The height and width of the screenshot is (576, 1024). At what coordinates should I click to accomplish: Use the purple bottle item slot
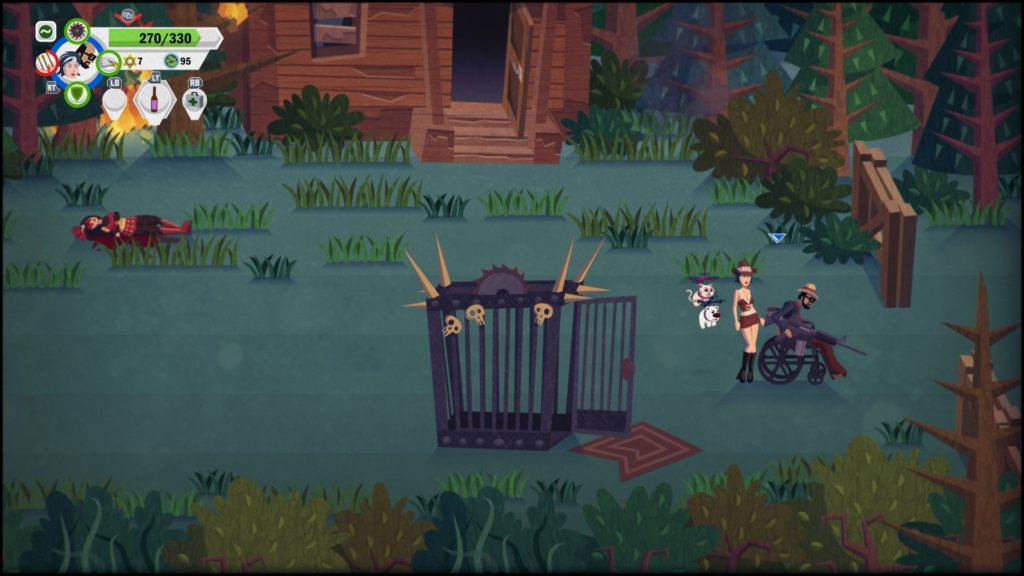pos(154,100)
